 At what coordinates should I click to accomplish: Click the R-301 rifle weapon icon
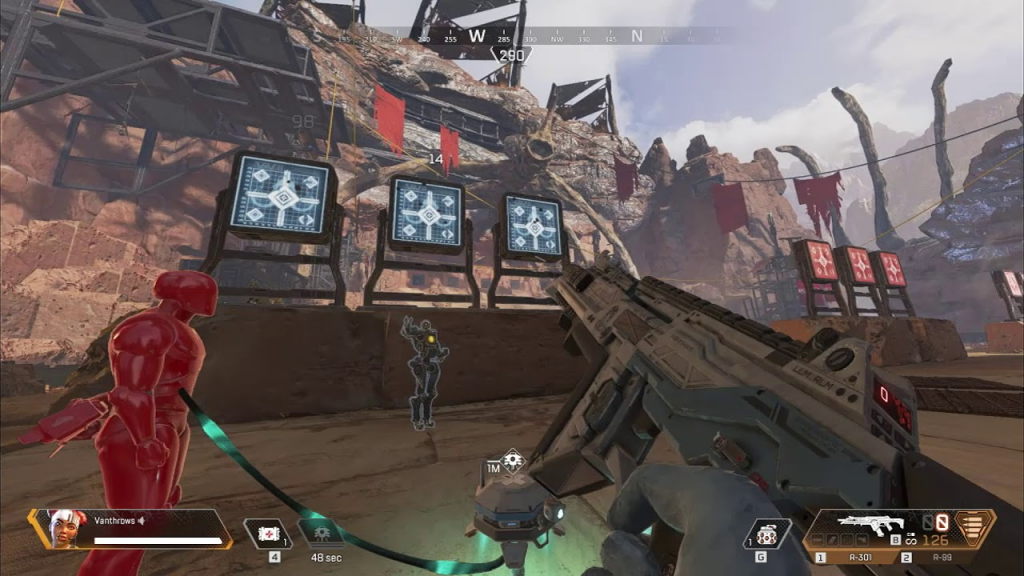pos(866,525)
